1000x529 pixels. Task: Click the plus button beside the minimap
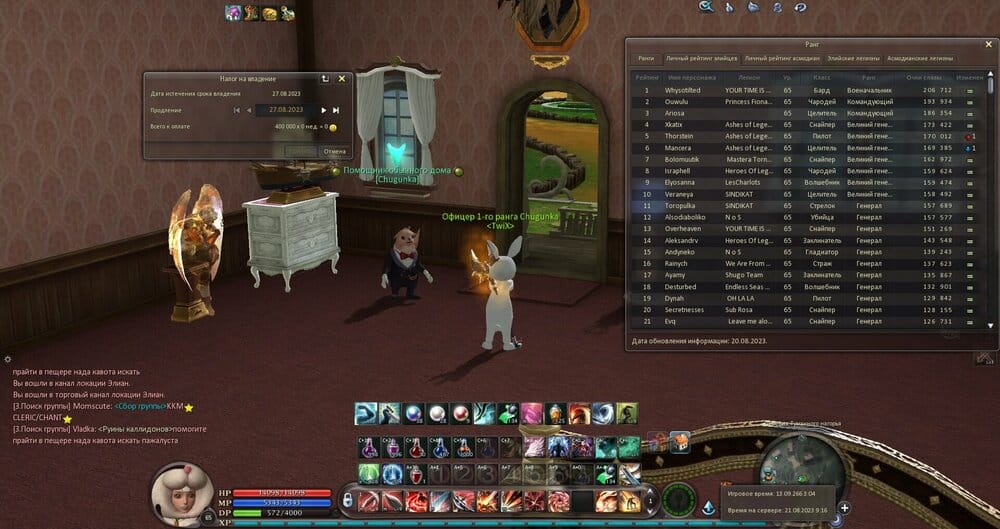[x=844, y=508]
